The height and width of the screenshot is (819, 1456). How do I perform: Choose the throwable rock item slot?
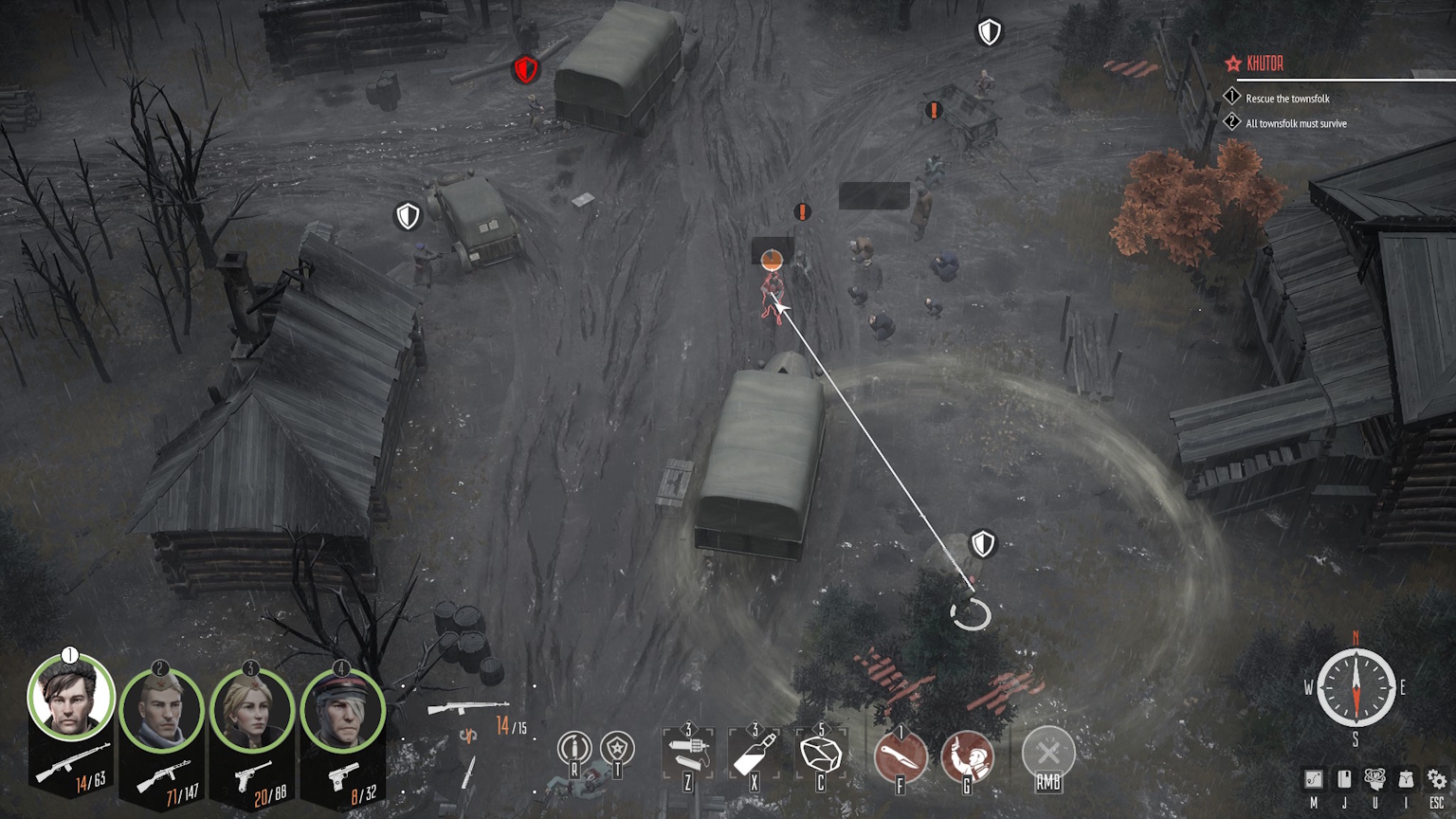pyautogui.click(x=821, y=755)
